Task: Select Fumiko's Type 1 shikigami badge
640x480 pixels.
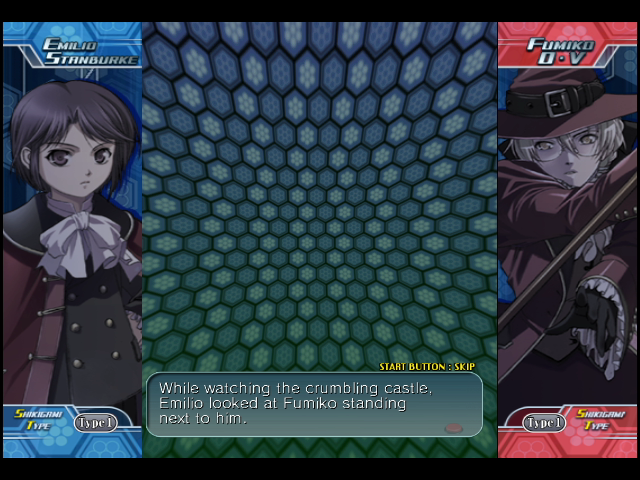Action: pyautogui.click(x=544, y=423)
